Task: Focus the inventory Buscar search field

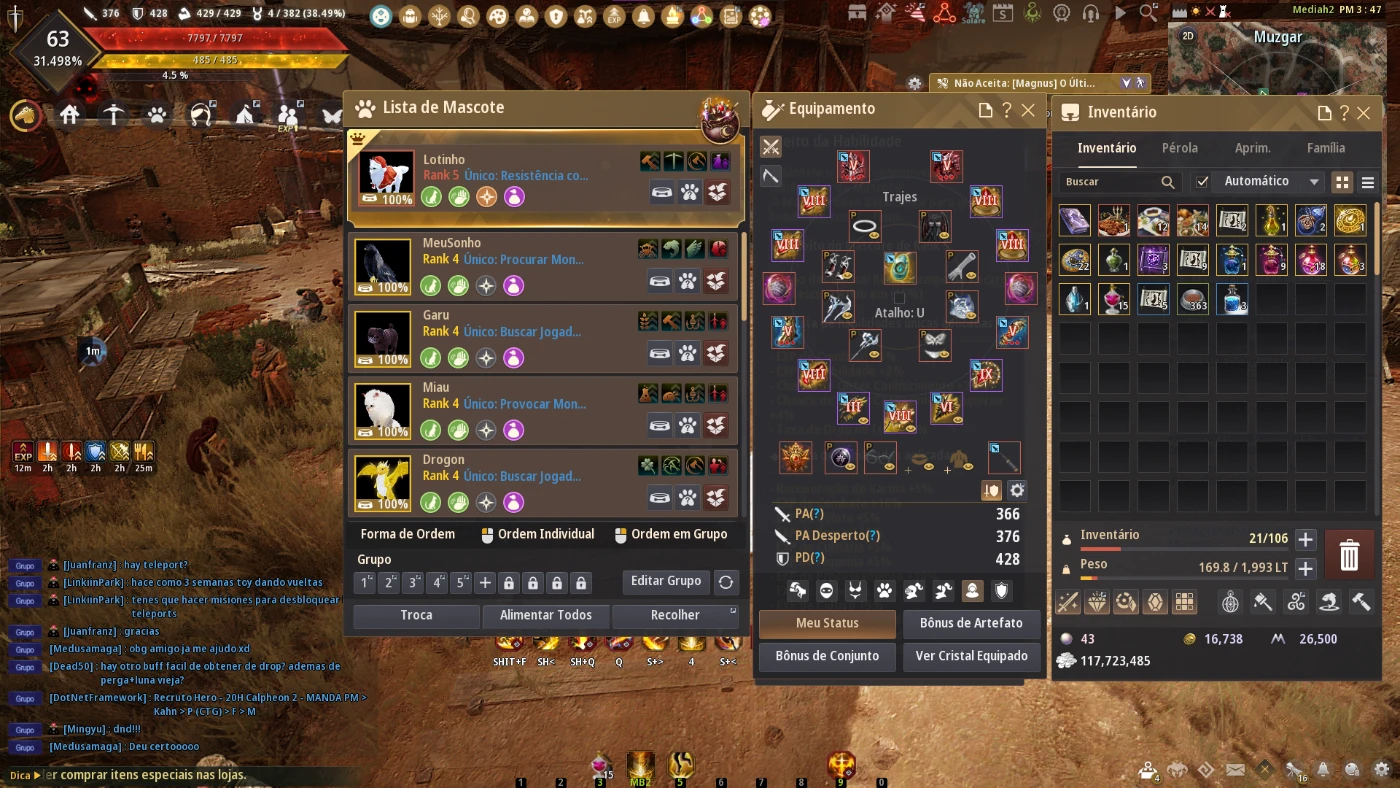Action: (1110, 182)
